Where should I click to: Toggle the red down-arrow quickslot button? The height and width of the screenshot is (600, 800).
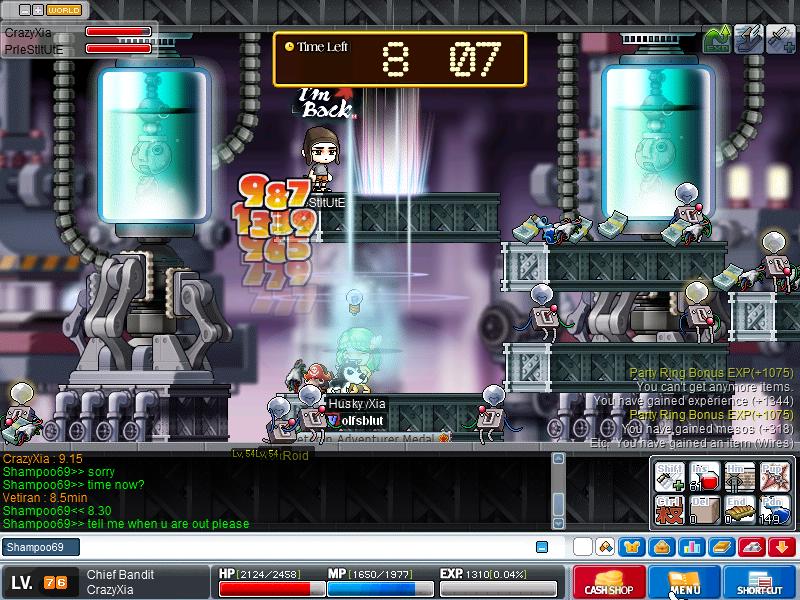(782, 547)
